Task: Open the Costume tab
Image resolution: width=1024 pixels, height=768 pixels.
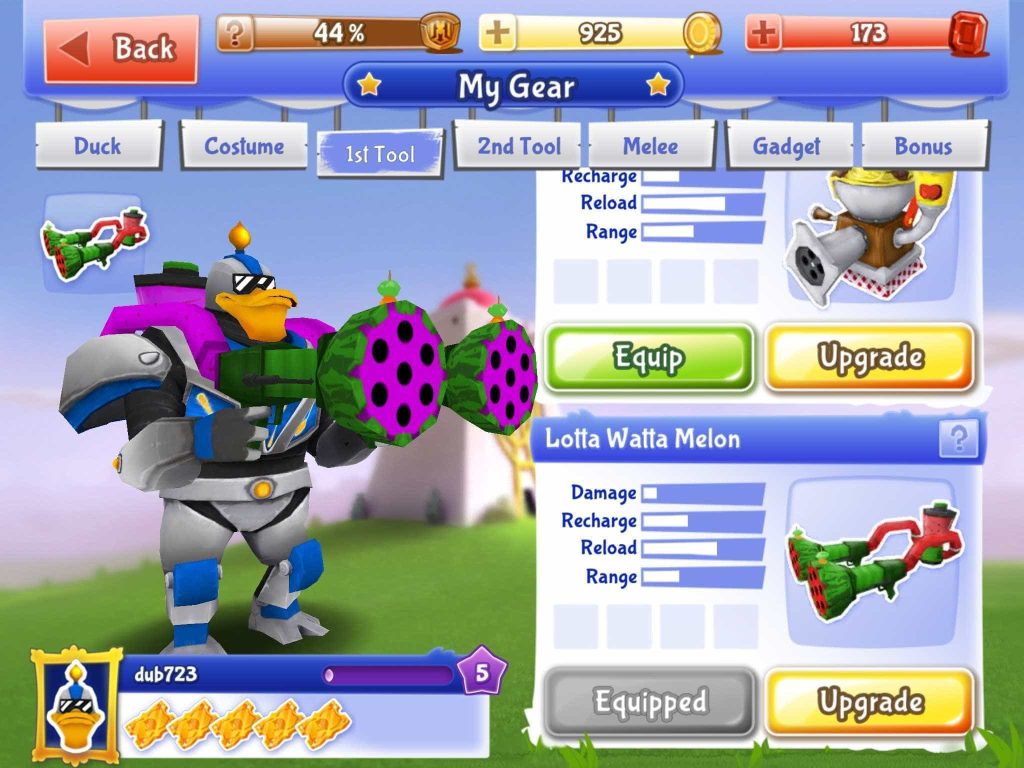Action: click(x=244, y=147)
